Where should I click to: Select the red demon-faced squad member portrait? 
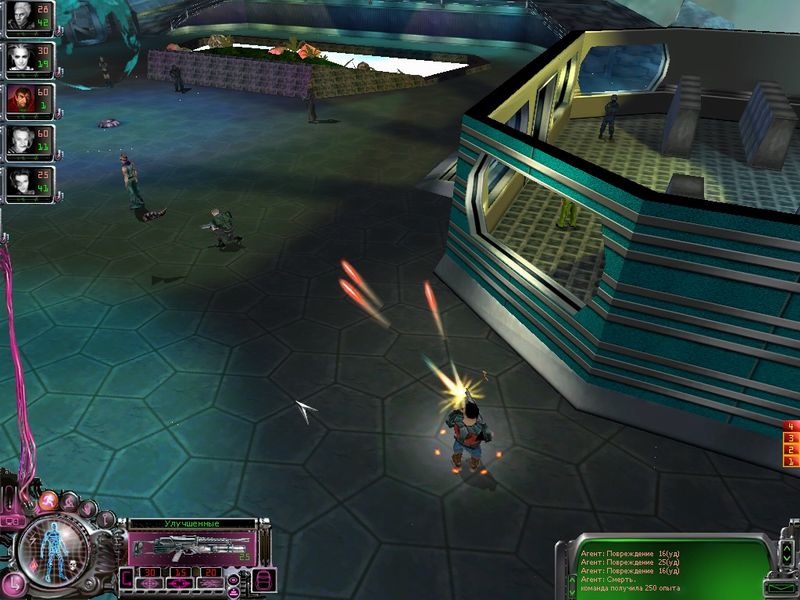20,100
